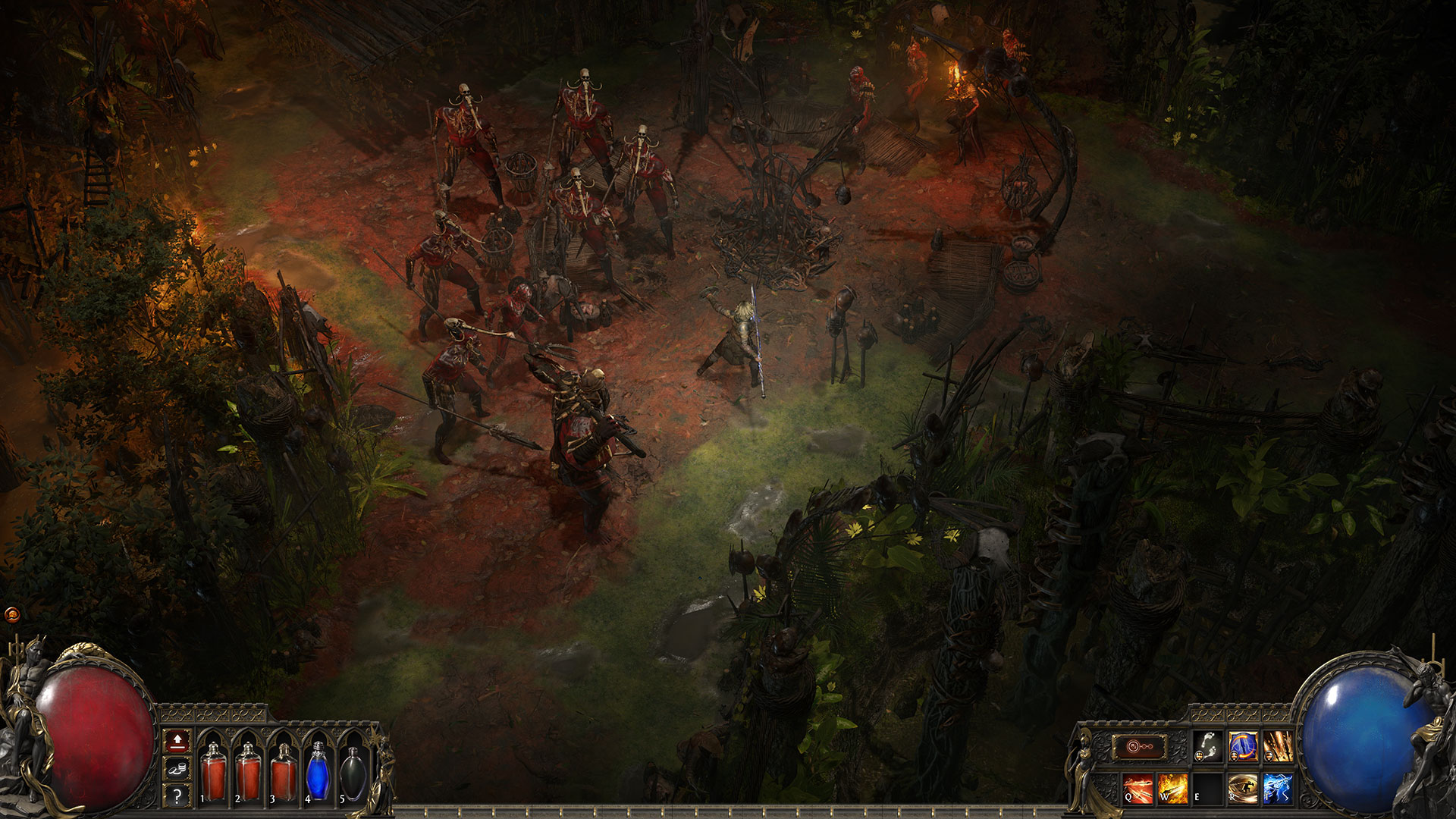Screen dimensions: 1456x819
Task: Activate the blue circular lightning buff skill
Action: pos(1244,745)
